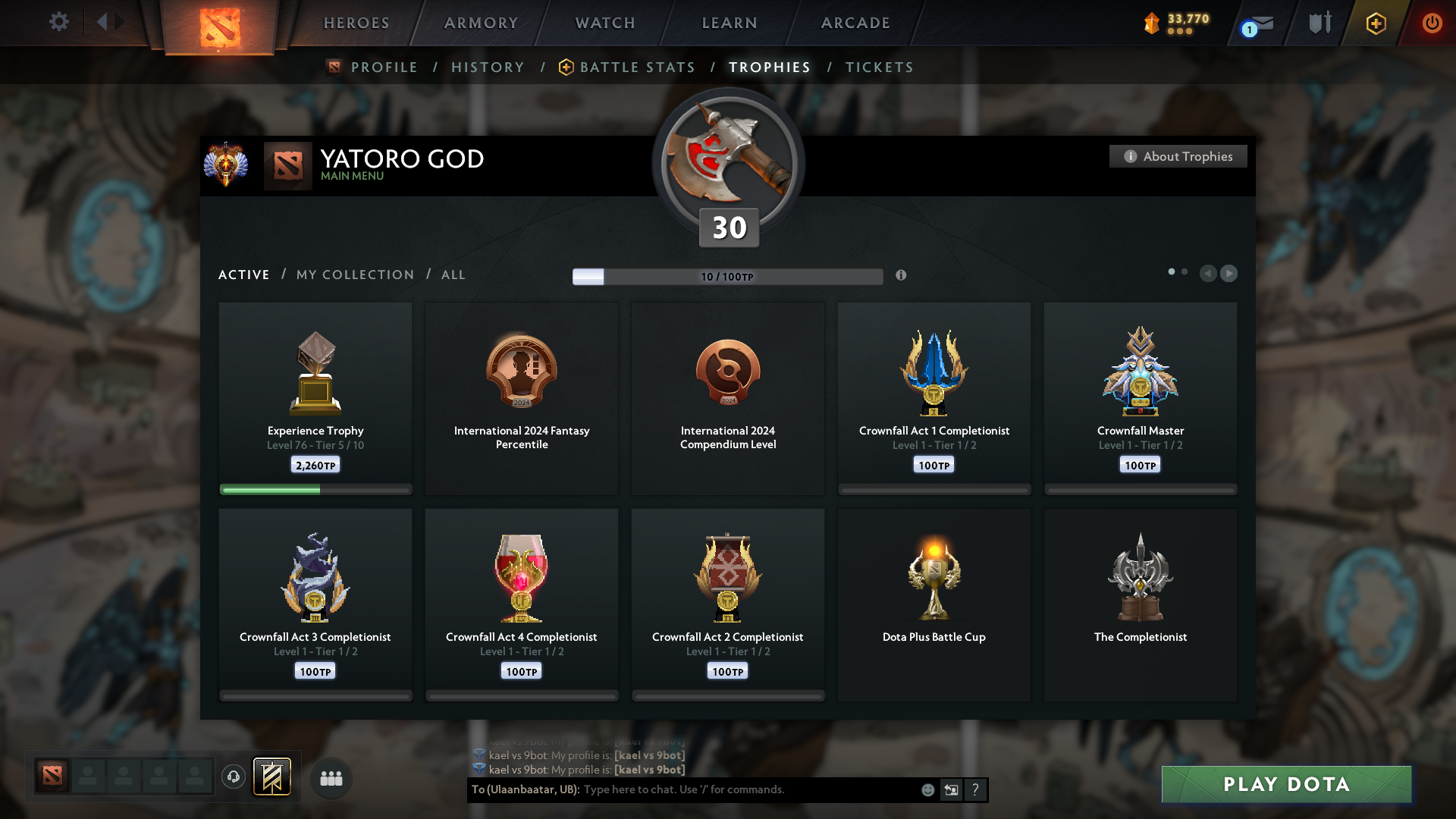Click the red power button top right
The height and width of the screenshot is (819, 1456).
point(1432,24)
